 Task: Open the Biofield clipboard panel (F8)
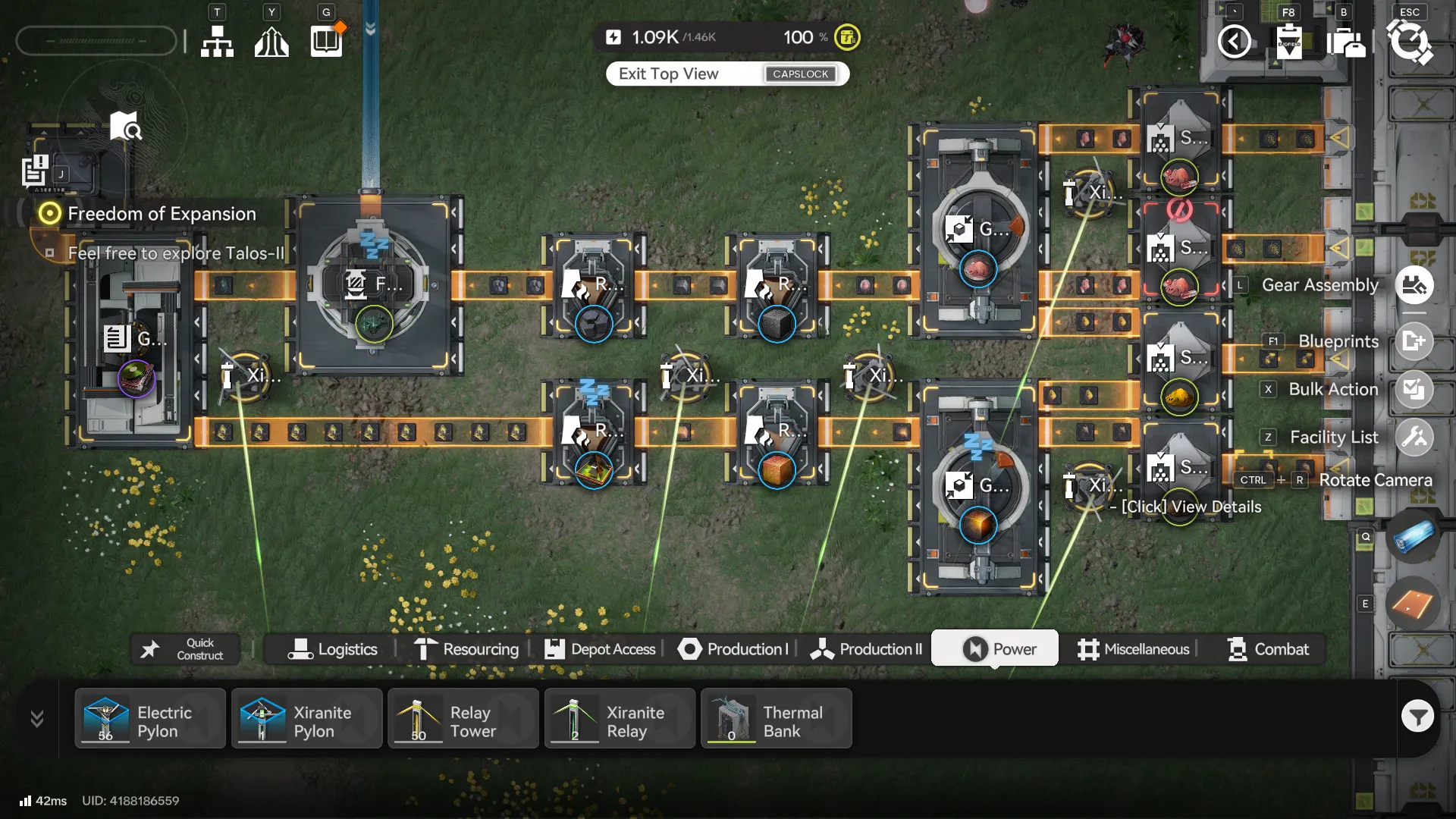(x=1289, y=42)
